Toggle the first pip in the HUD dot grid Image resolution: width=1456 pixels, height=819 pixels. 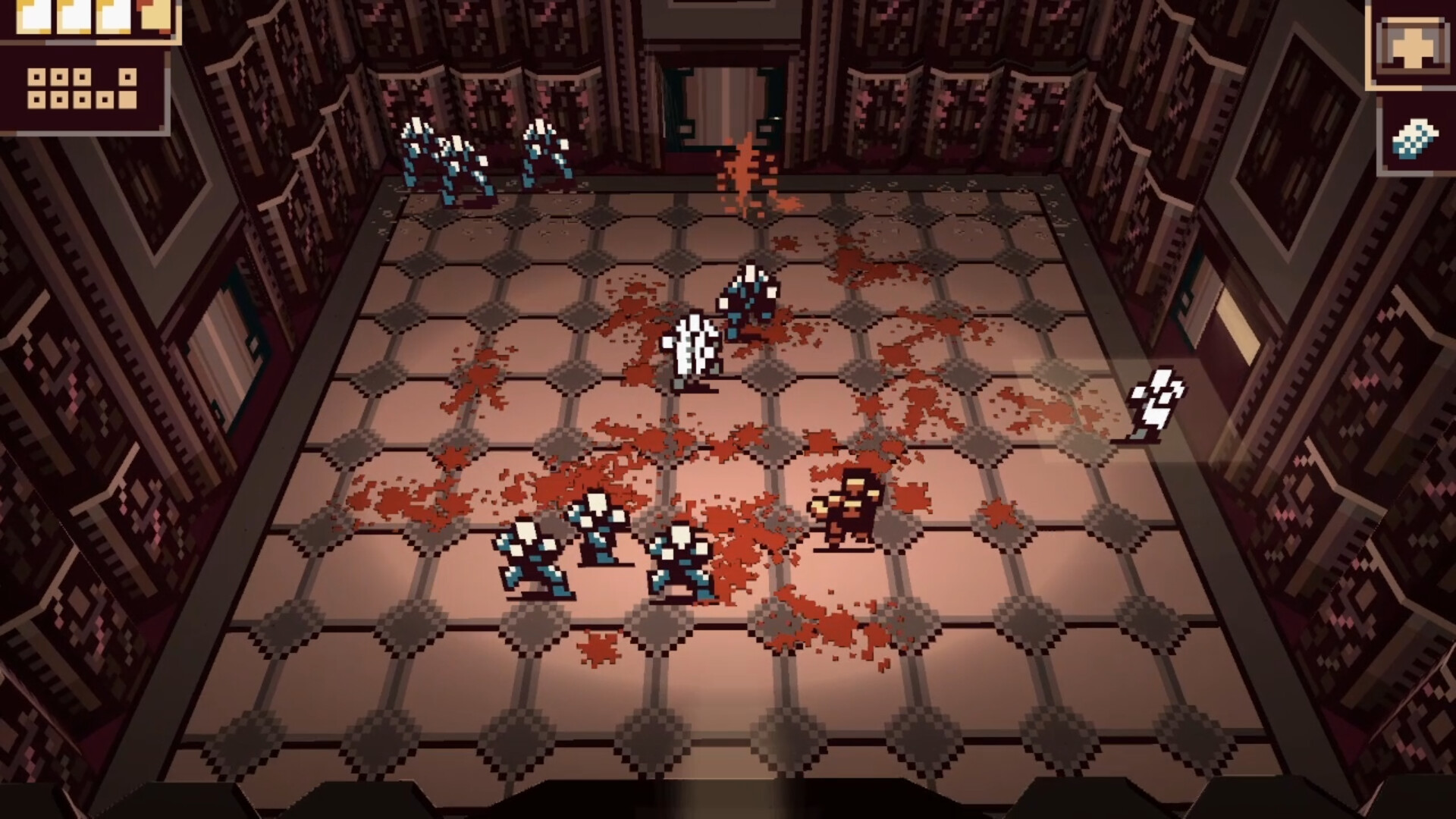pos(36,77)
